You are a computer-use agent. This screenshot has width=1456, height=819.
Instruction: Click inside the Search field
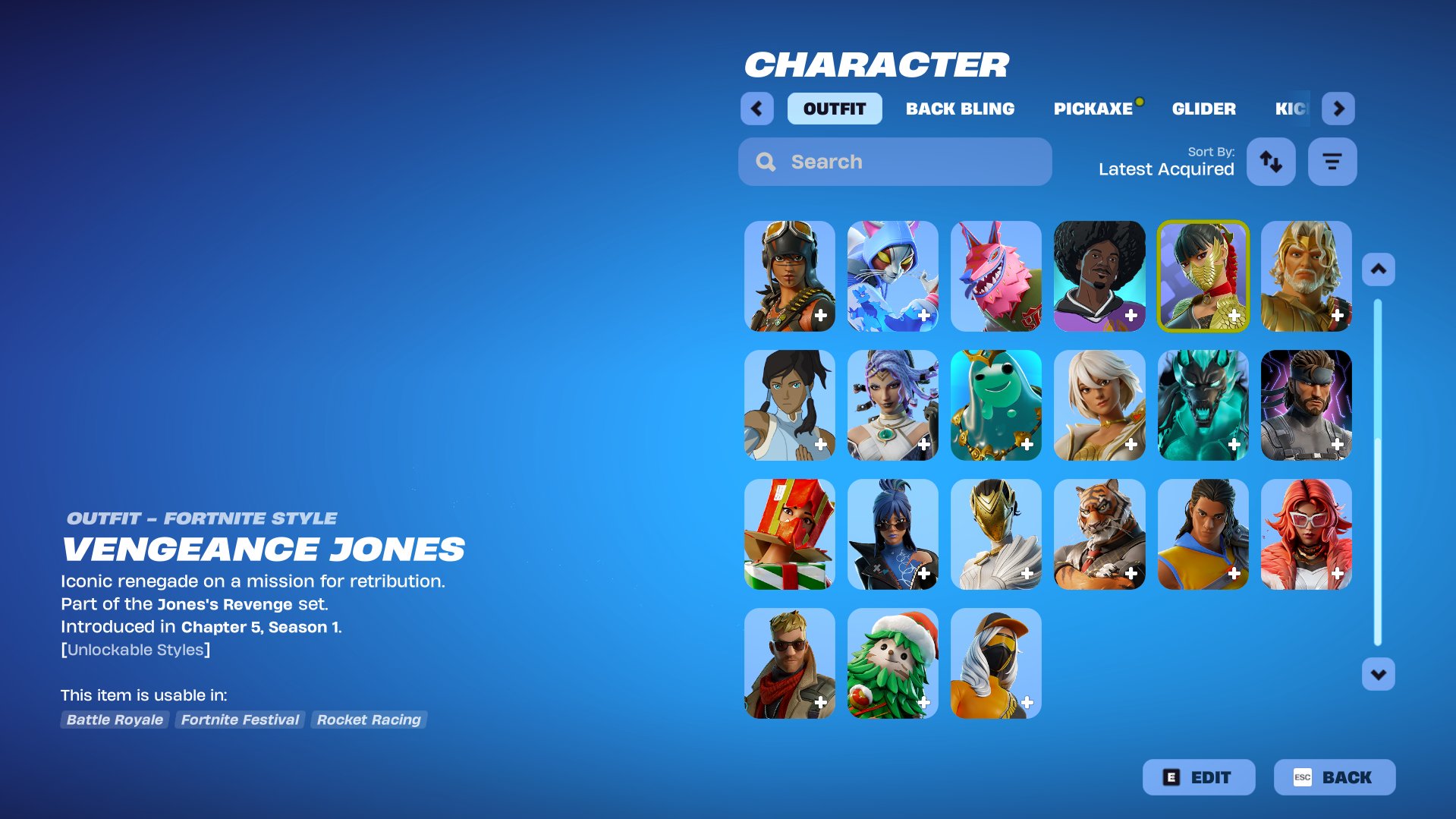(873, 161)
